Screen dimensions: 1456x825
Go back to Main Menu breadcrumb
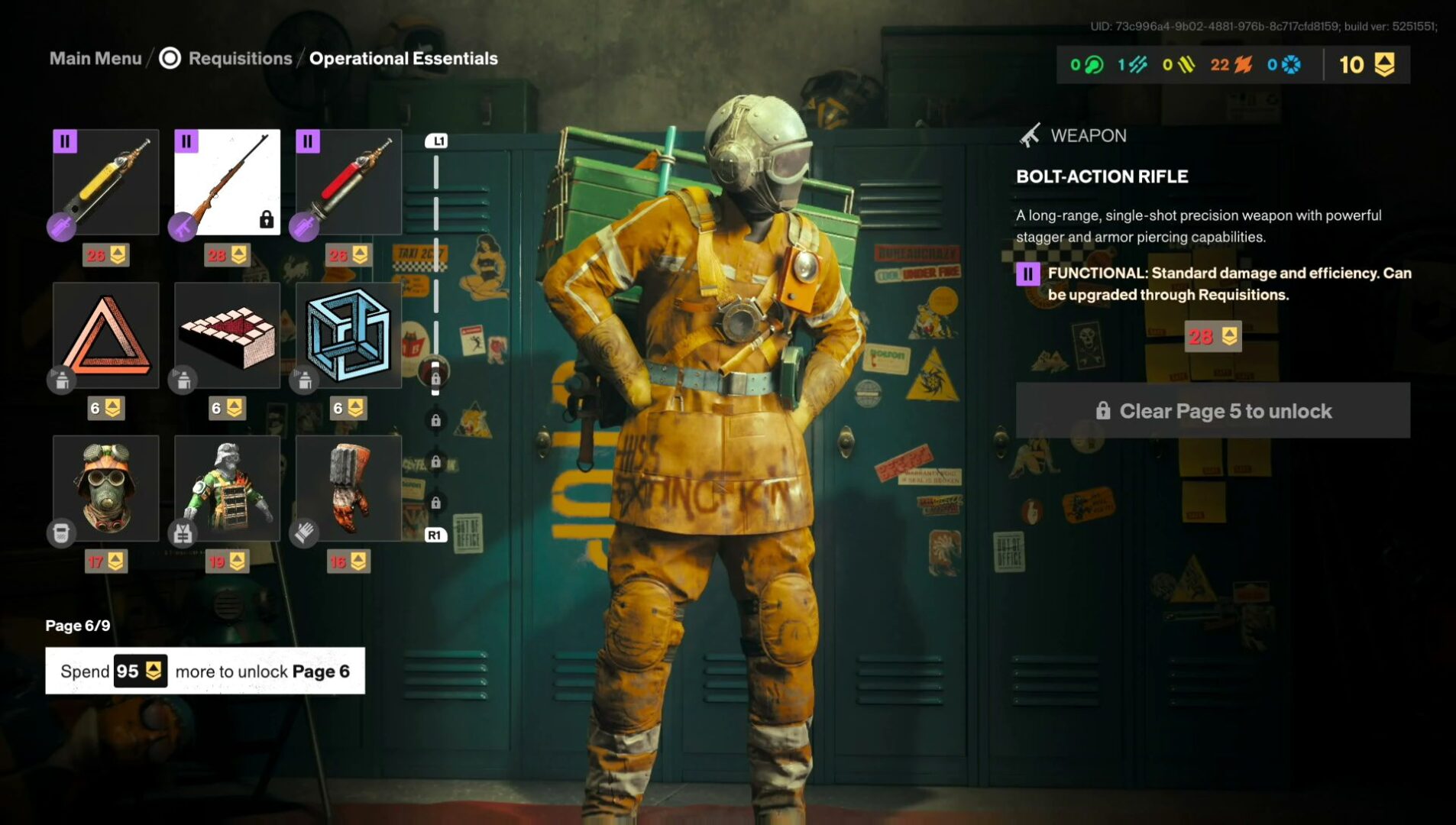pos(95,59)
